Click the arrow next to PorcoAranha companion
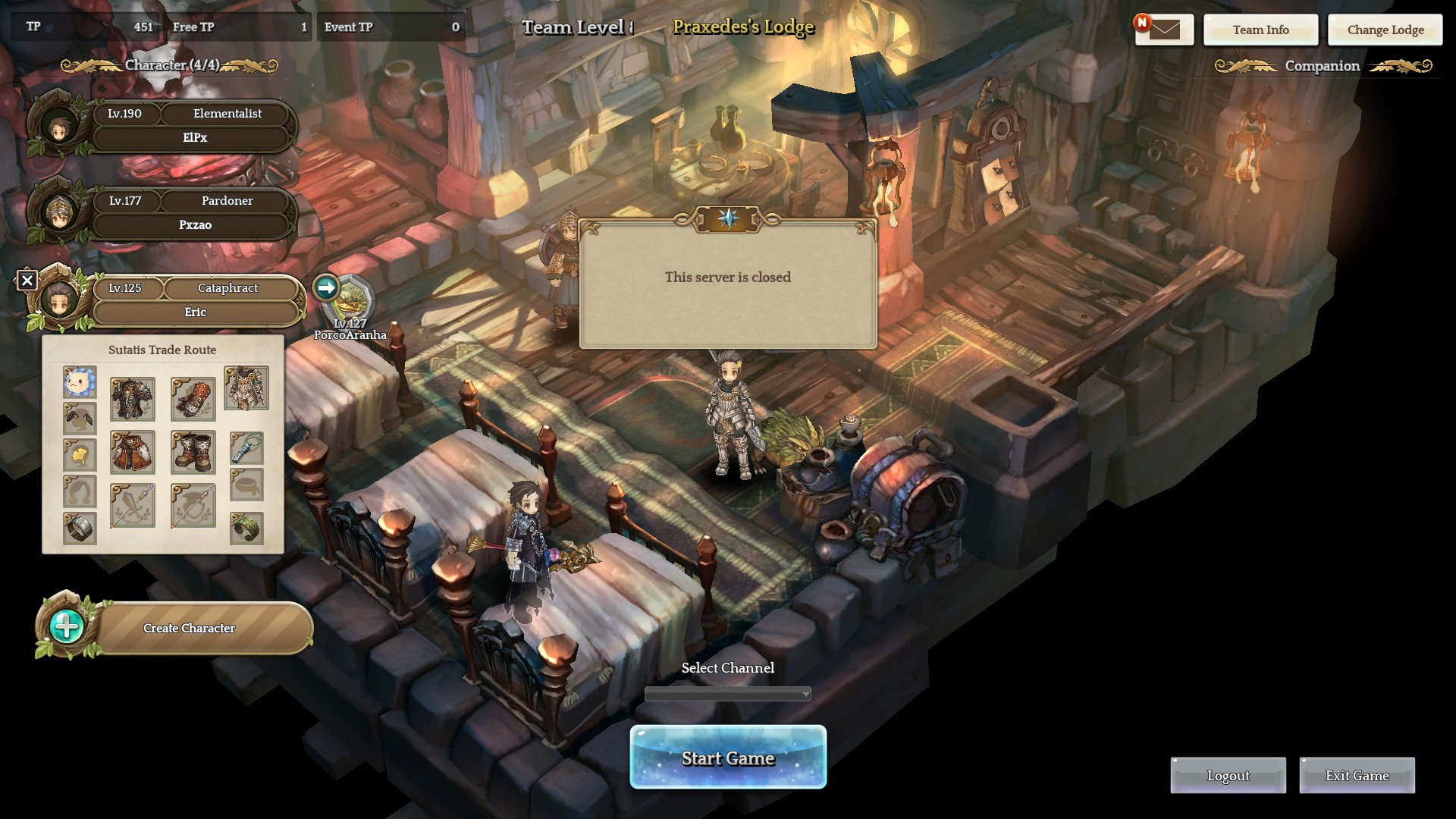 point(326,287)
